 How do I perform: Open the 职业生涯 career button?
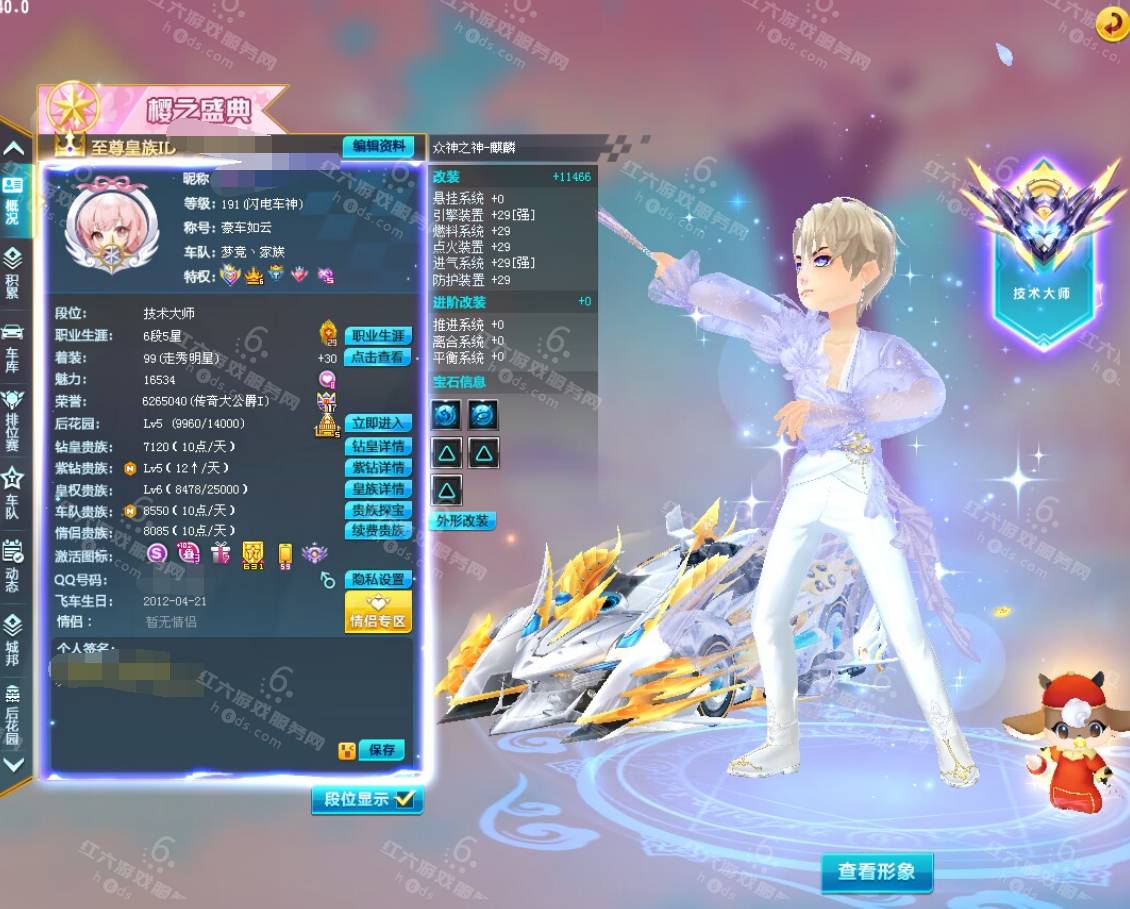pos(378,336)
